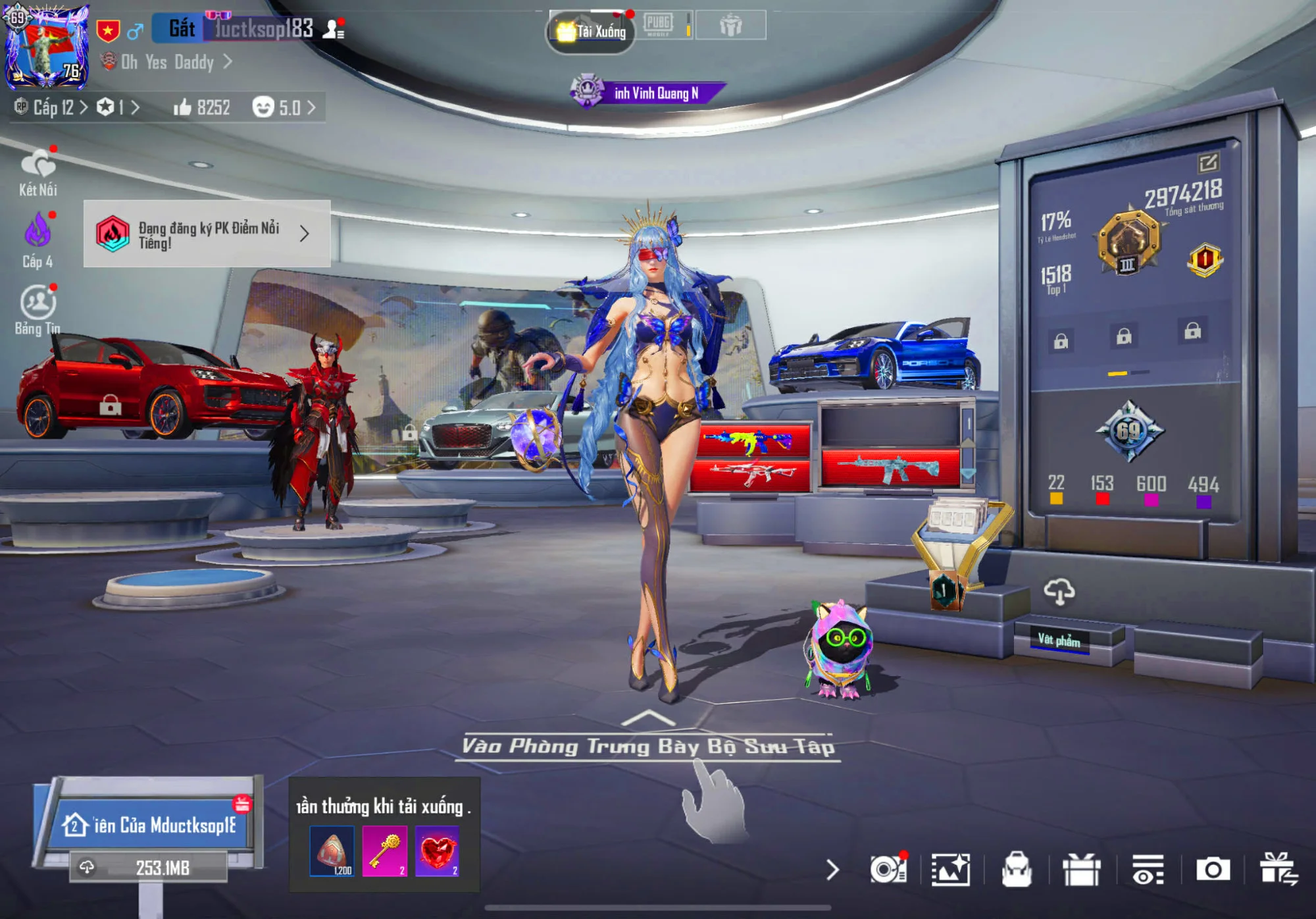This screenshot has width=1316, height=919.
Task: Toggle the lock on the red Porsche display
Action: coord(112,404)
